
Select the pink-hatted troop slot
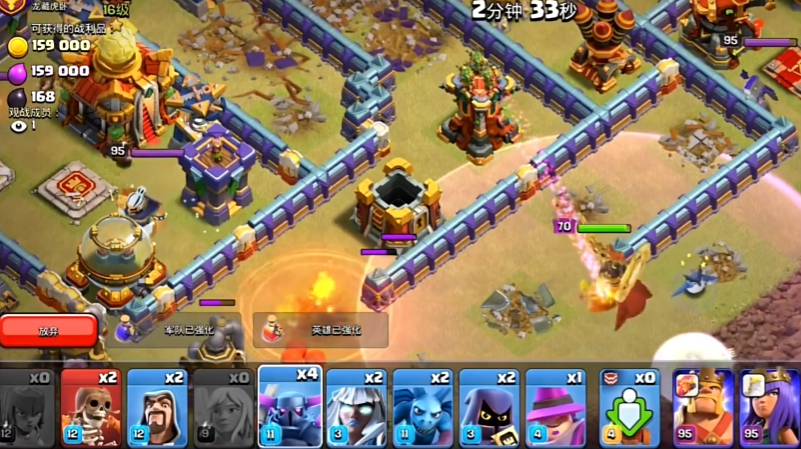[x=555, y=407]
